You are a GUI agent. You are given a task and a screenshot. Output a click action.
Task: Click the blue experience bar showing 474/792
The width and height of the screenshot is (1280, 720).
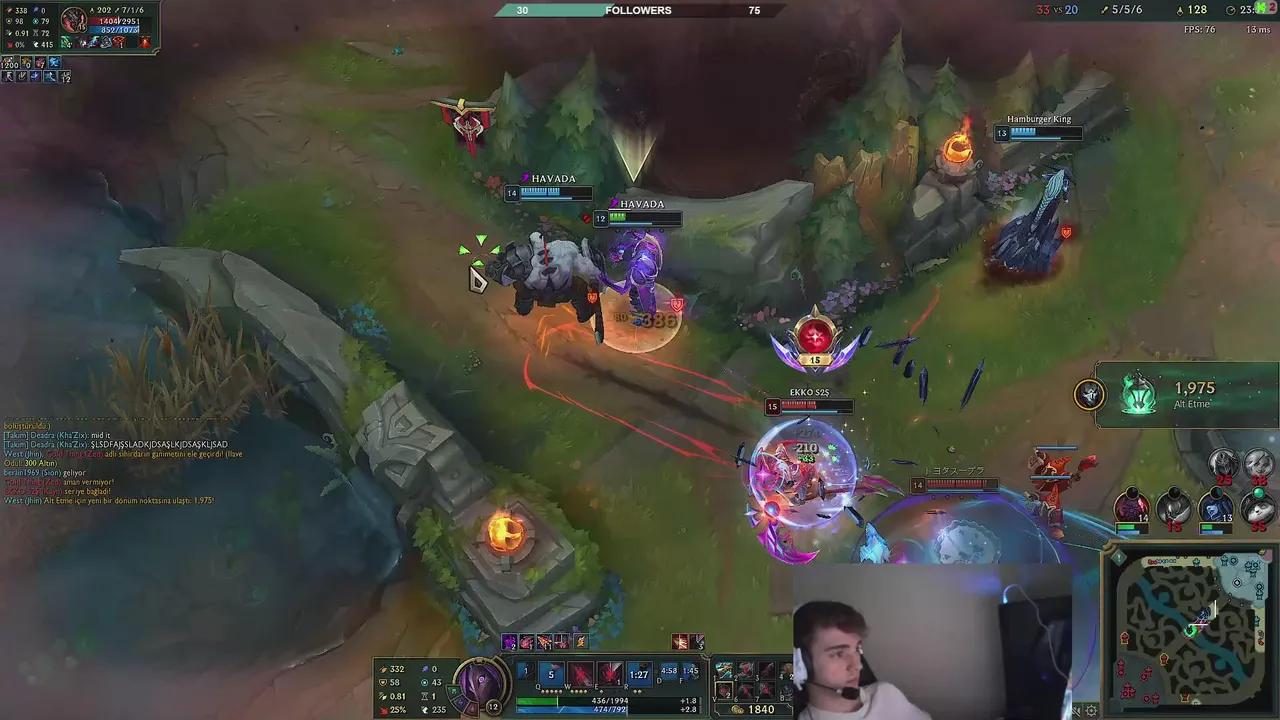click(610, 709)
